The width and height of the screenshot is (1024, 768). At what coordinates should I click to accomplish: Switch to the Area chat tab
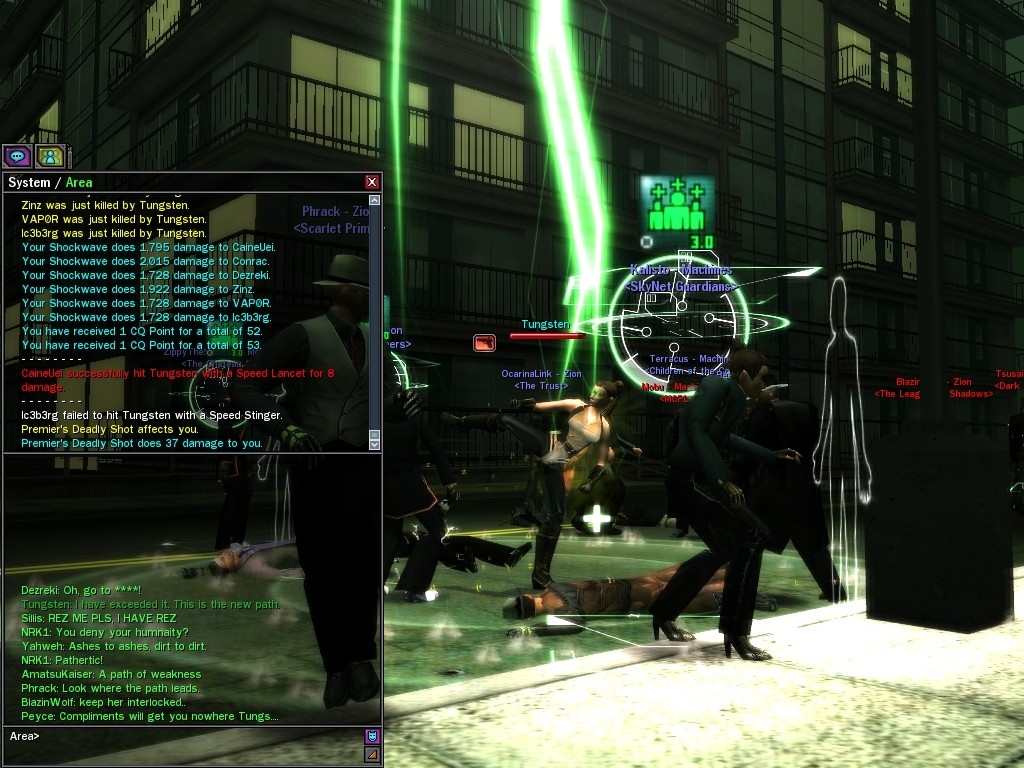tap(79, 182)
